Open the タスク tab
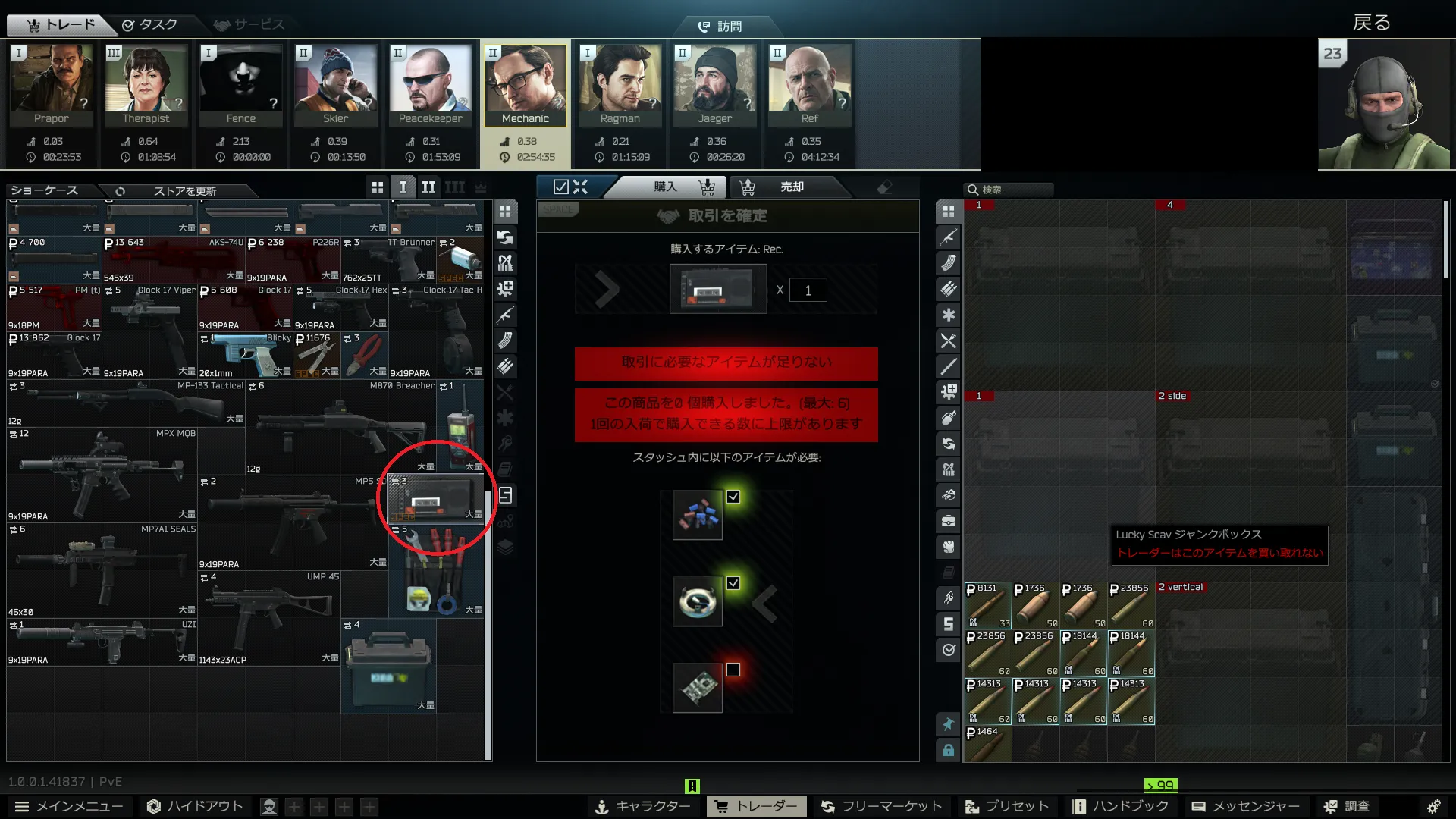Image resolution: width=1456 pixels, height=819 pixels. click(150, 25)
